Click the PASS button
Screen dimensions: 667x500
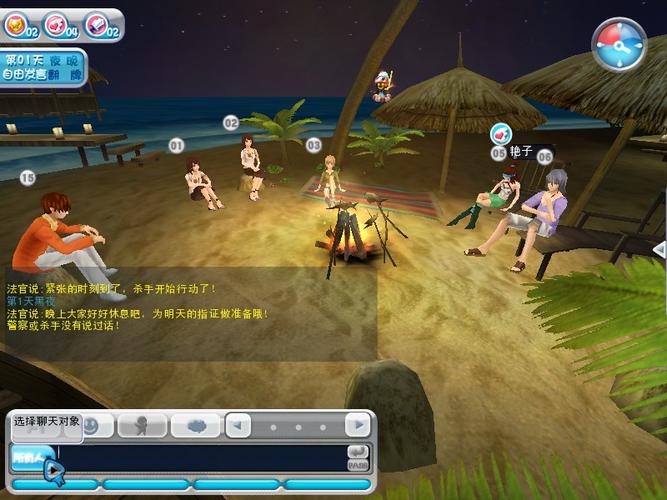(358, 465)
